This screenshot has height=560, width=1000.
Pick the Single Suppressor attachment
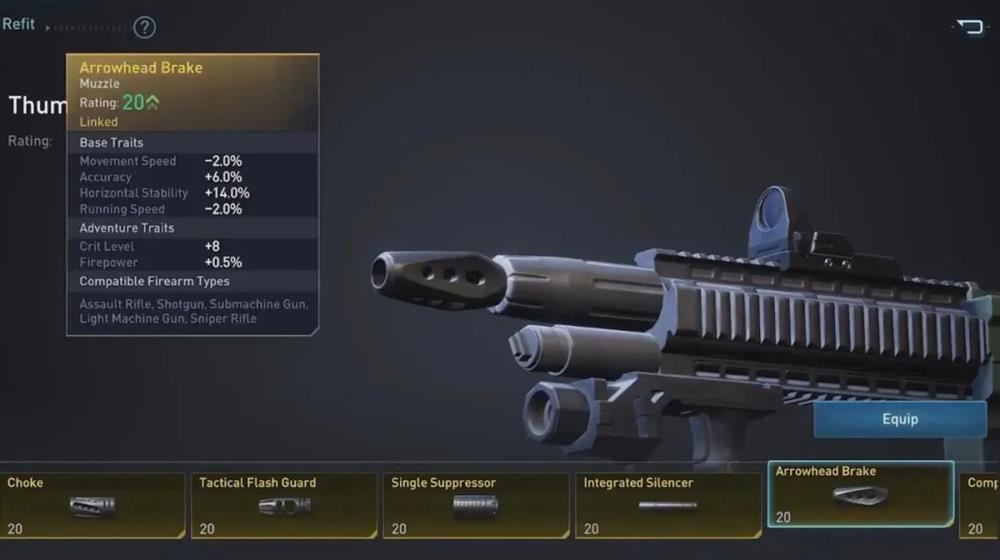point(476,505)
